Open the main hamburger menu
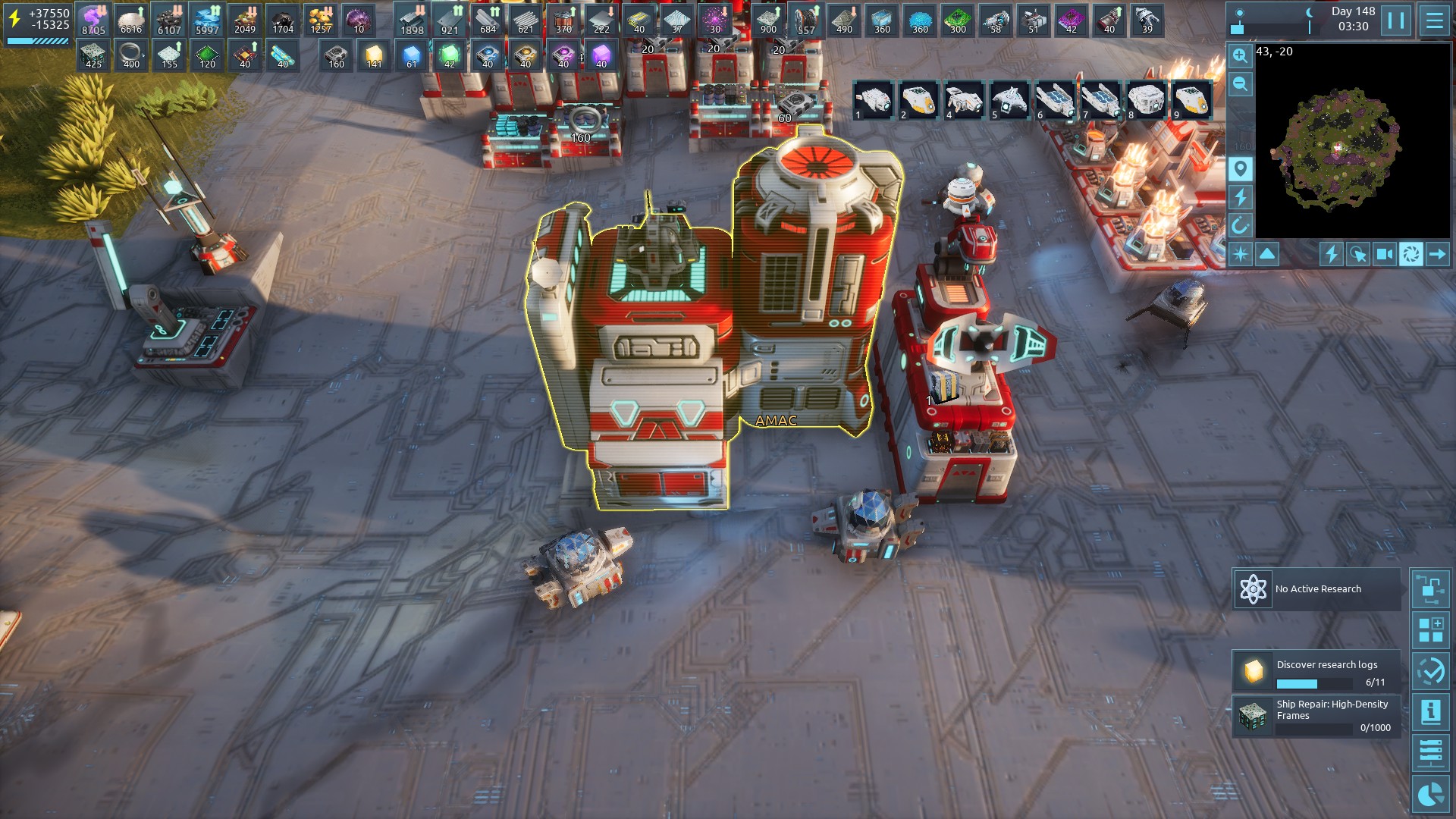 (x=1434, y=20)
